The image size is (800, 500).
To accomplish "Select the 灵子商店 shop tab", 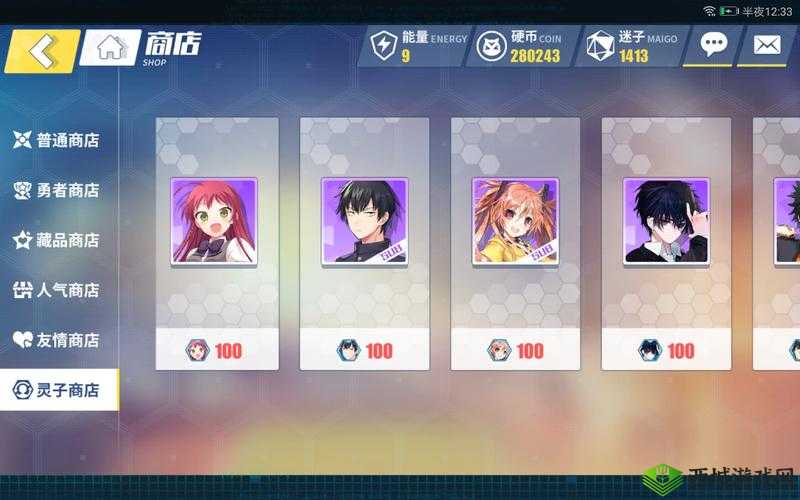I will click(x=57, y=390).
